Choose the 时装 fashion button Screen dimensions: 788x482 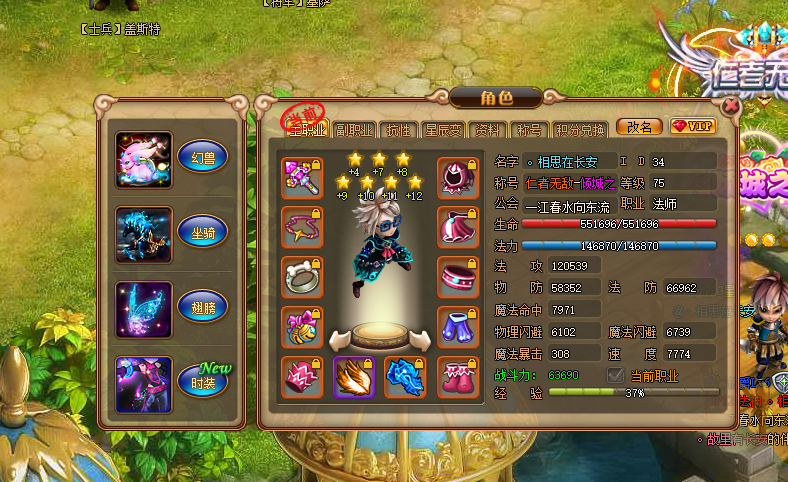pyautogui.click(x=202, y=379)
